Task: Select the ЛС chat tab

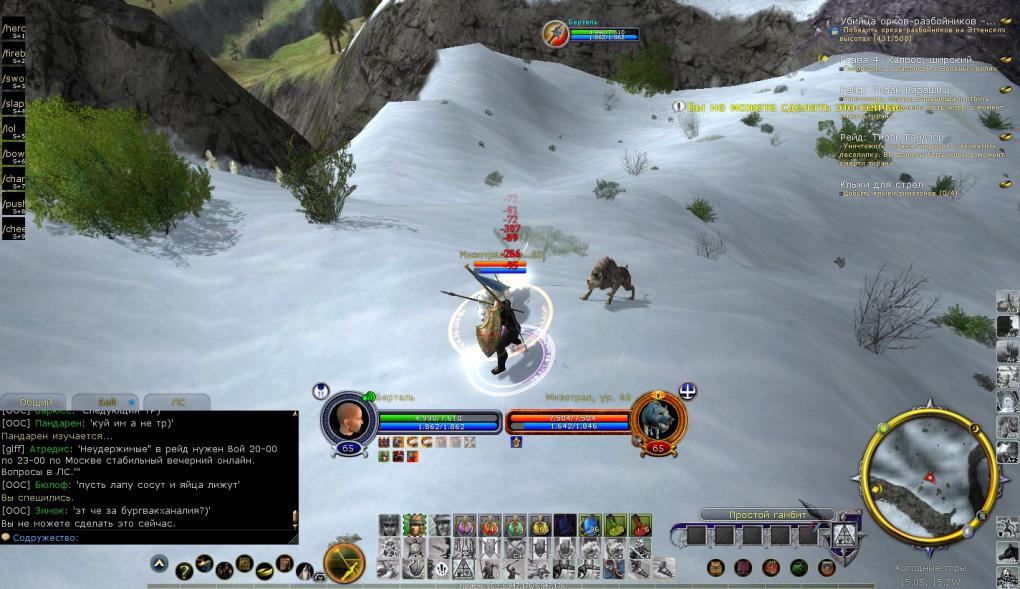Action: (x=178, y=402)
